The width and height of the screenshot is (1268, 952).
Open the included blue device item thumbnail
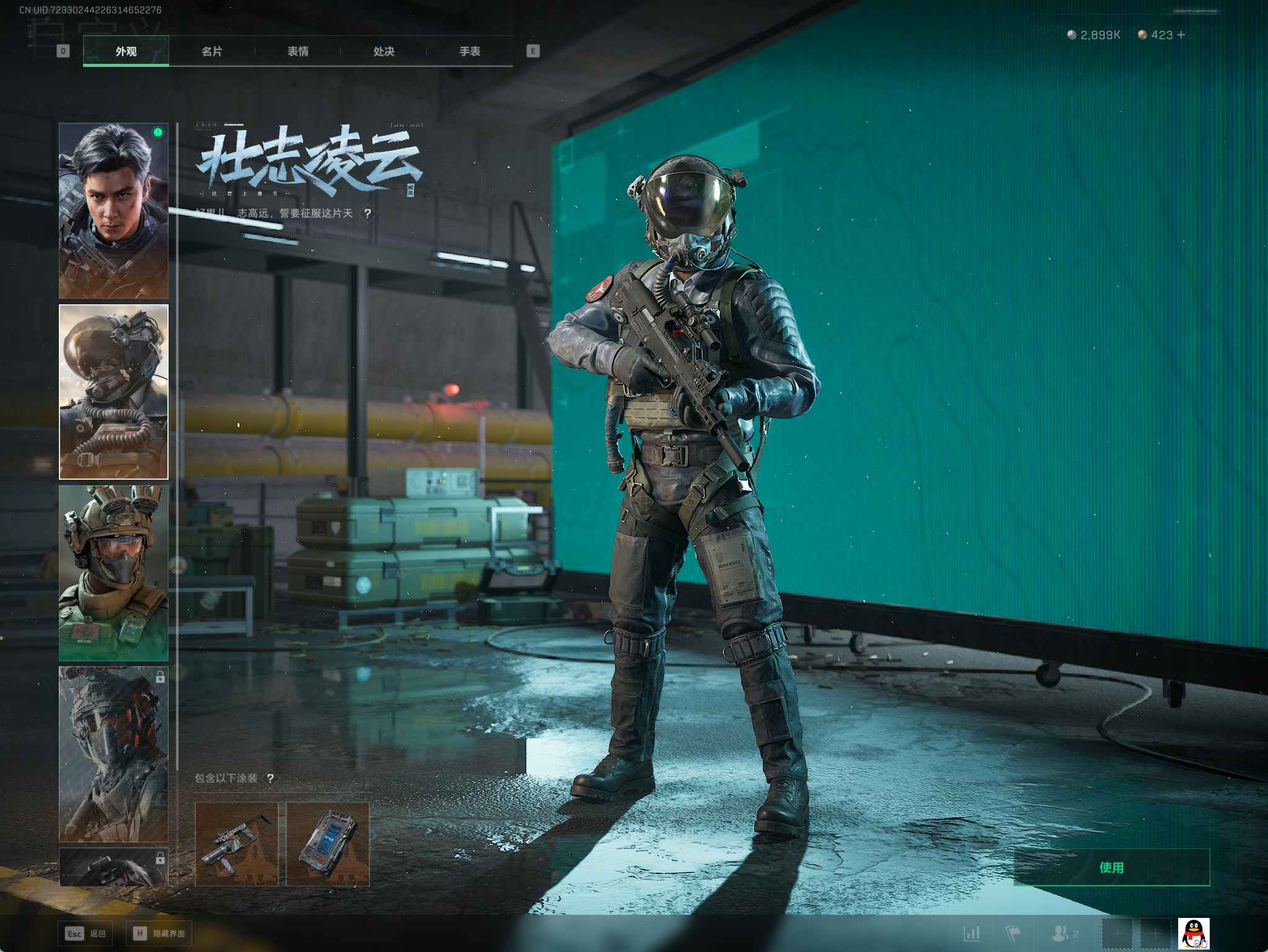328,844
